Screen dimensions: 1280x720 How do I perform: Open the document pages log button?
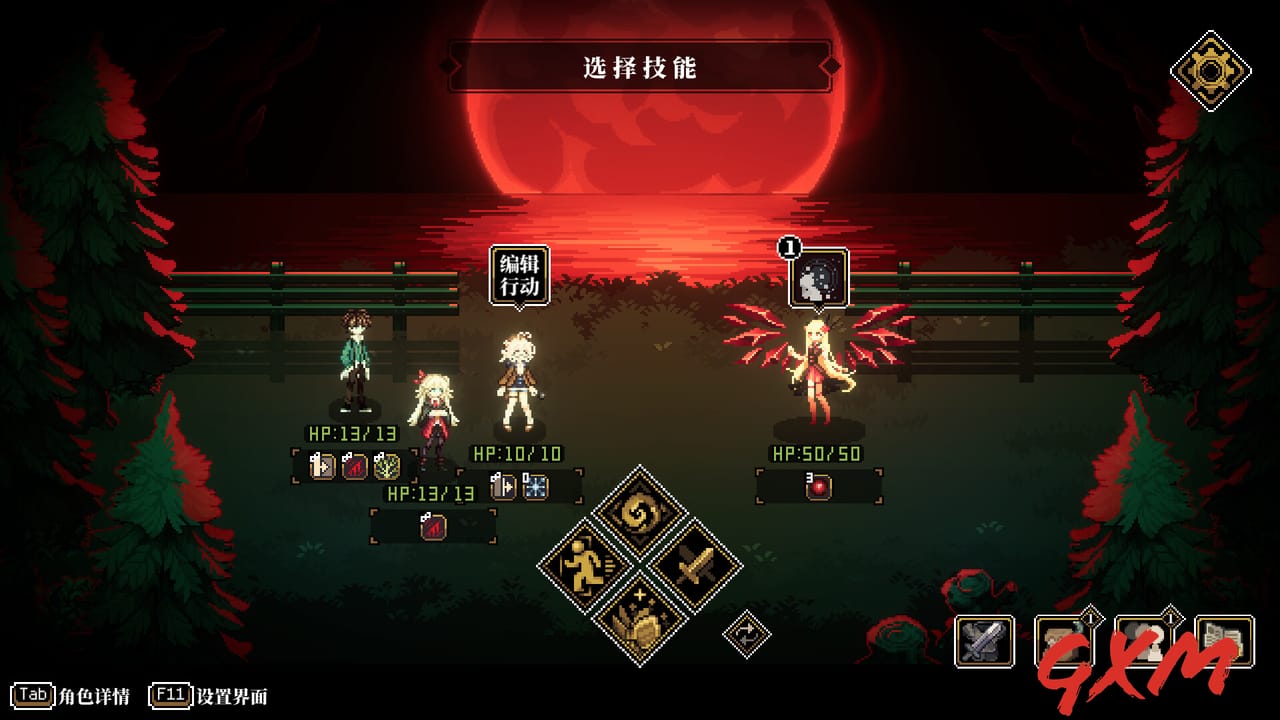tap(1224, 641)
